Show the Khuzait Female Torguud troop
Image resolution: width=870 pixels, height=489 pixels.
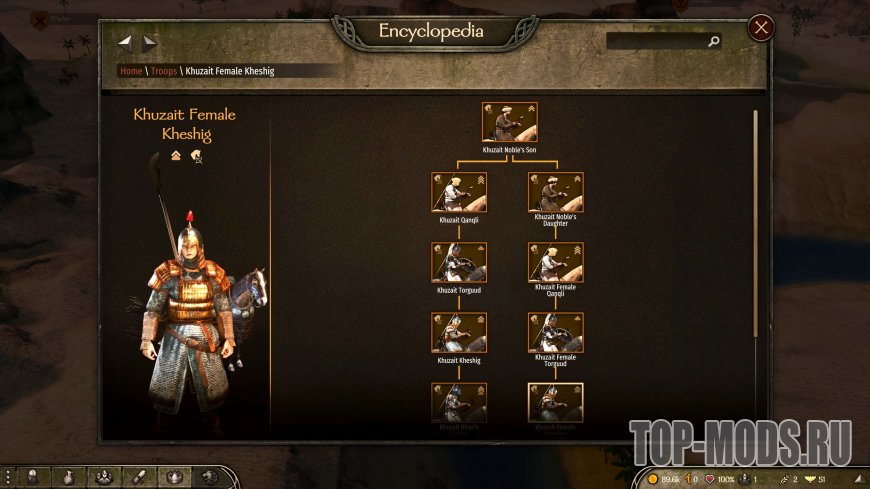click(x=556, y=332)
